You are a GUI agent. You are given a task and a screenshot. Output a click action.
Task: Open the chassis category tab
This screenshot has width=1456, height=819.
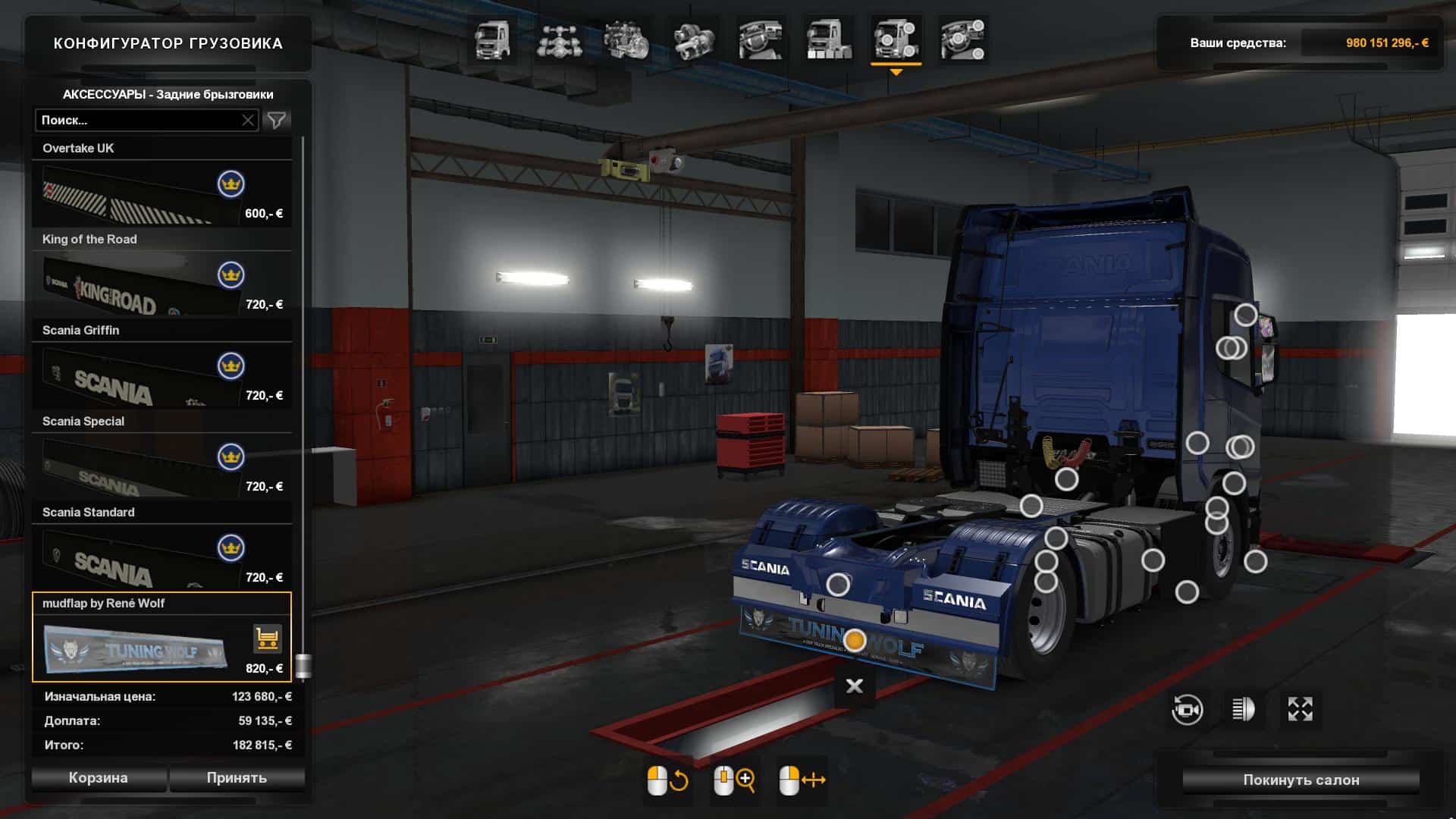(560, 40)
